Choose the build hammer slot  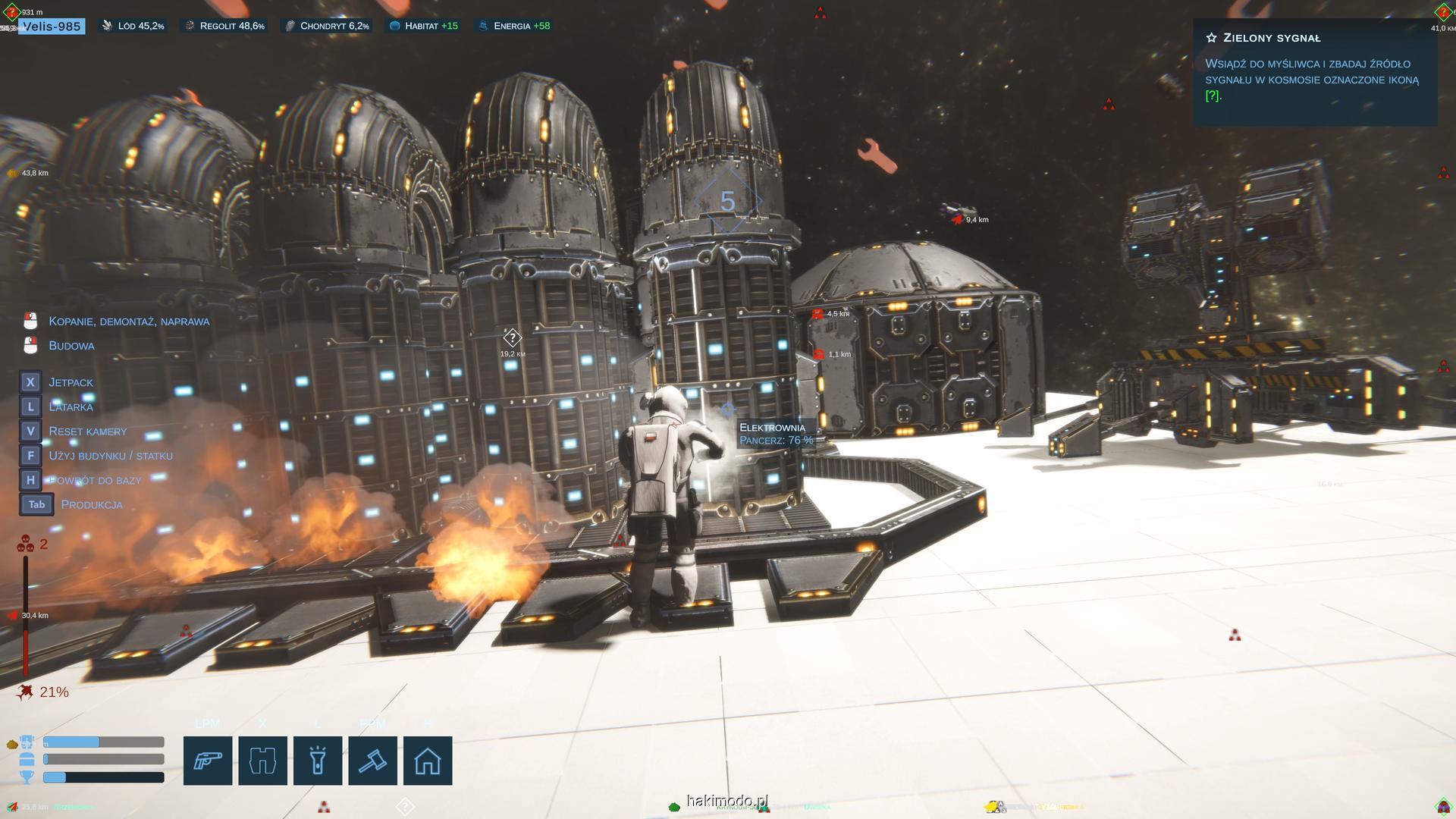pos(372,761)
